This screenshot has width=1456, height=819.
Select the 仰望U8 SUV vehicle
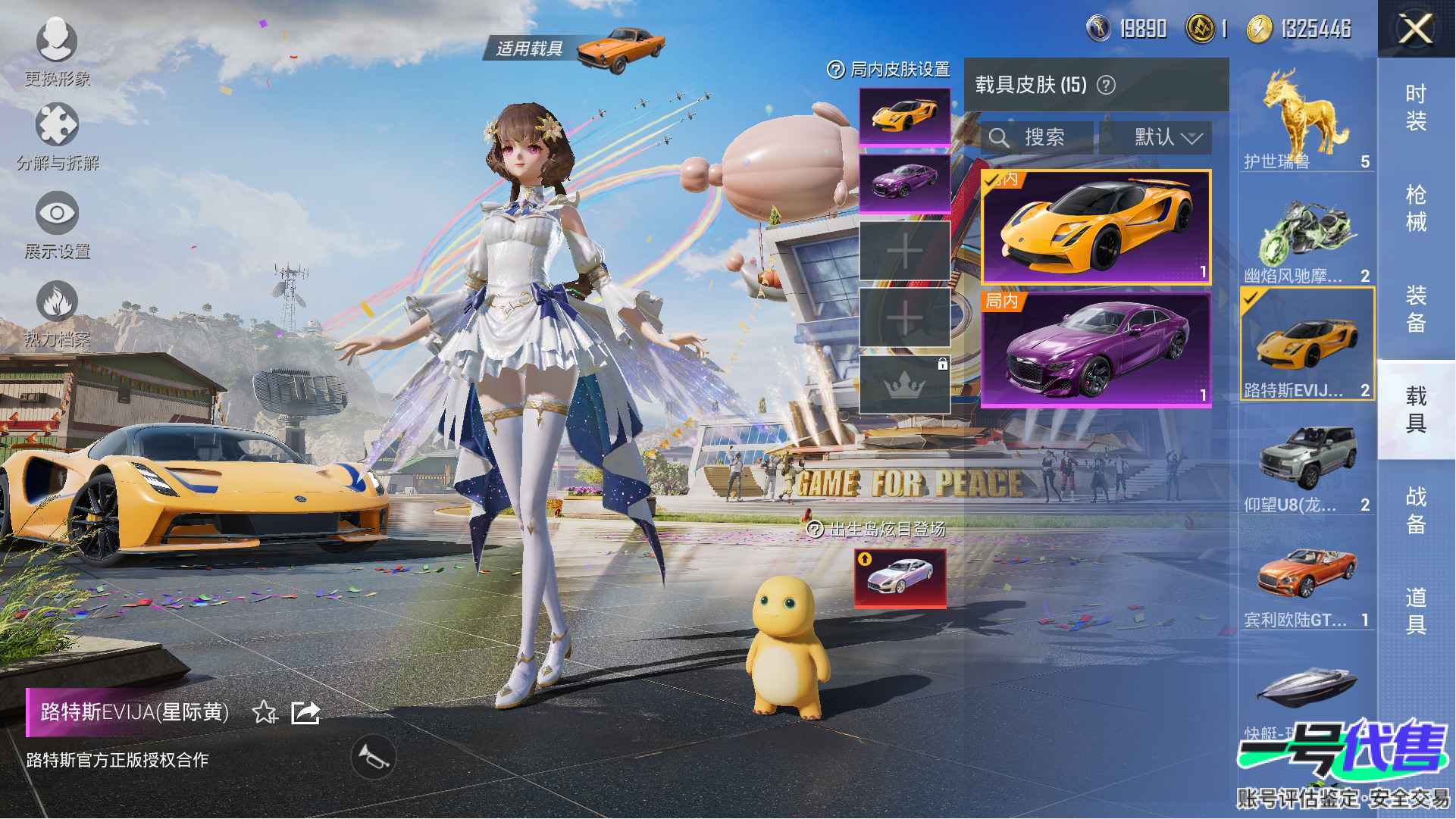(1306, 466)
